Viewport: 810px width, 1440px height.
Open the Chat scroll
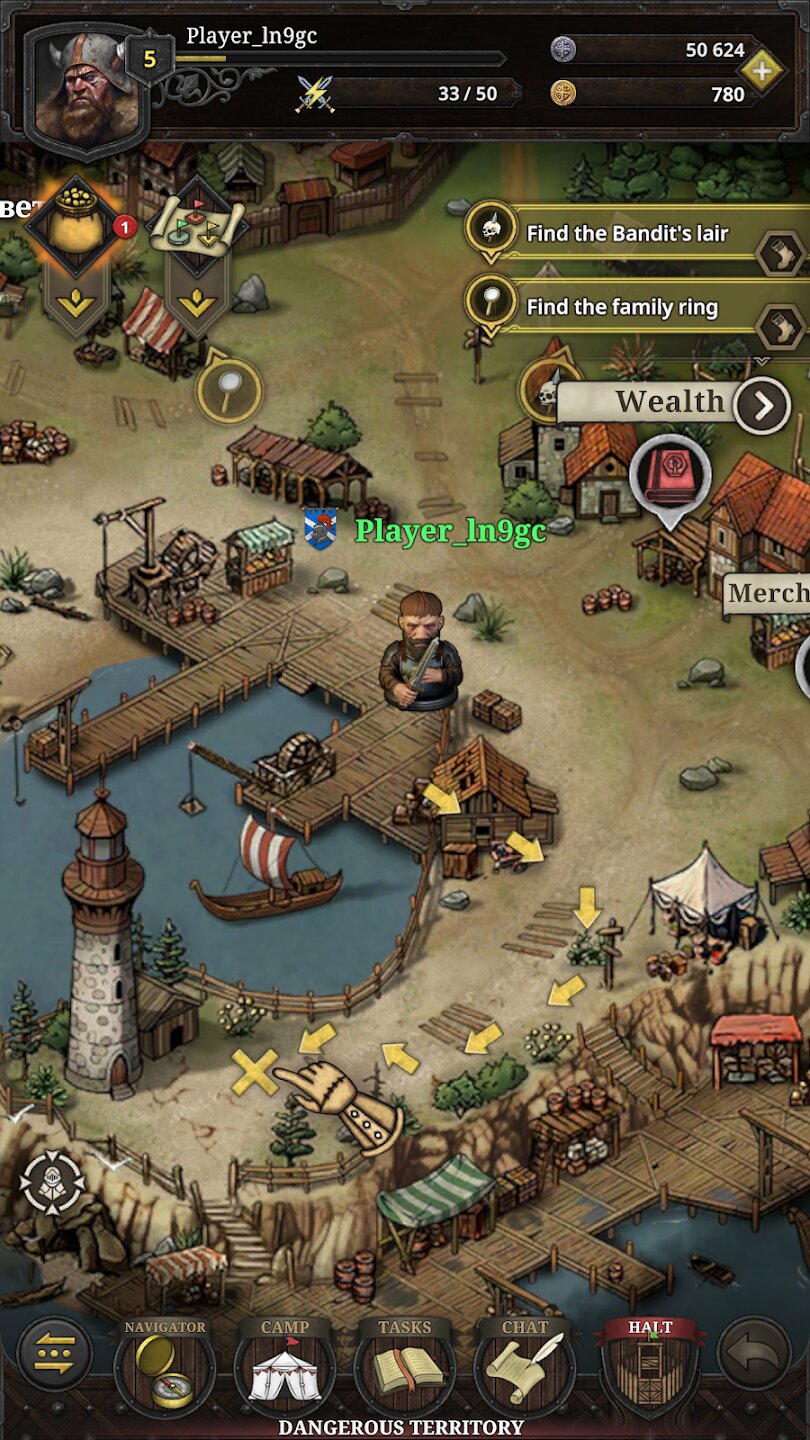pos(524,1367)
